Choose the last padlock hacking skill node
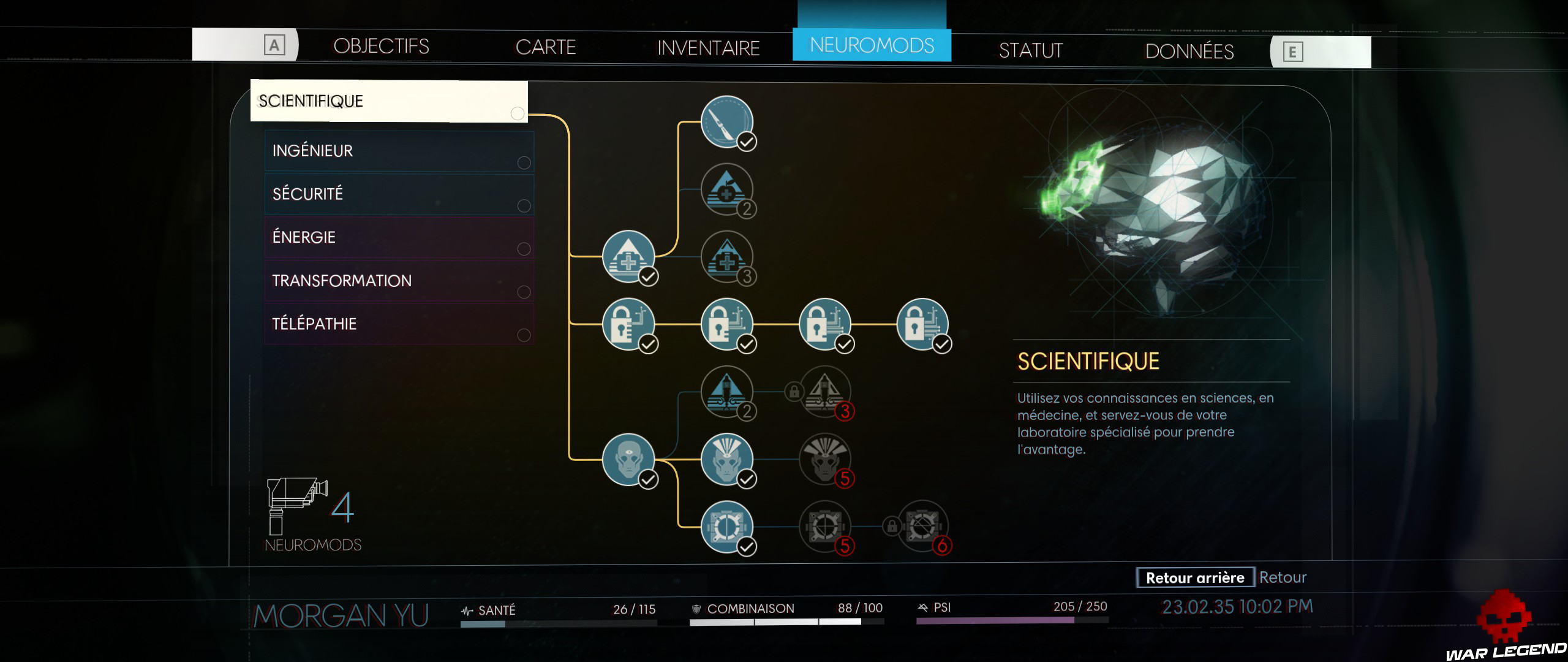The width and height of the screenshot is (1568, 662). 922,324
